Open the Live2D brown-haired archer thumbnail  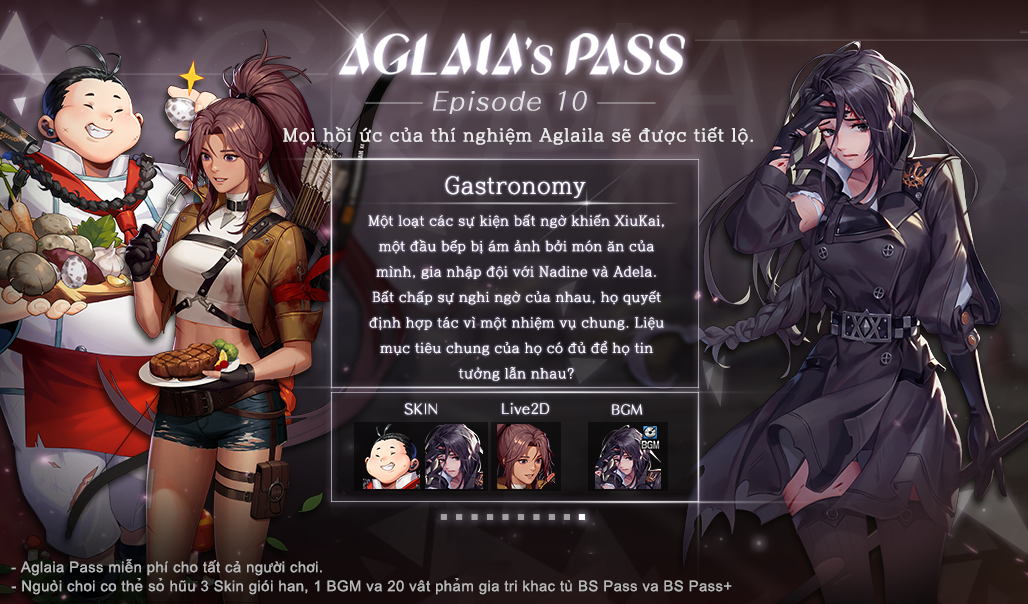point(528,457)
